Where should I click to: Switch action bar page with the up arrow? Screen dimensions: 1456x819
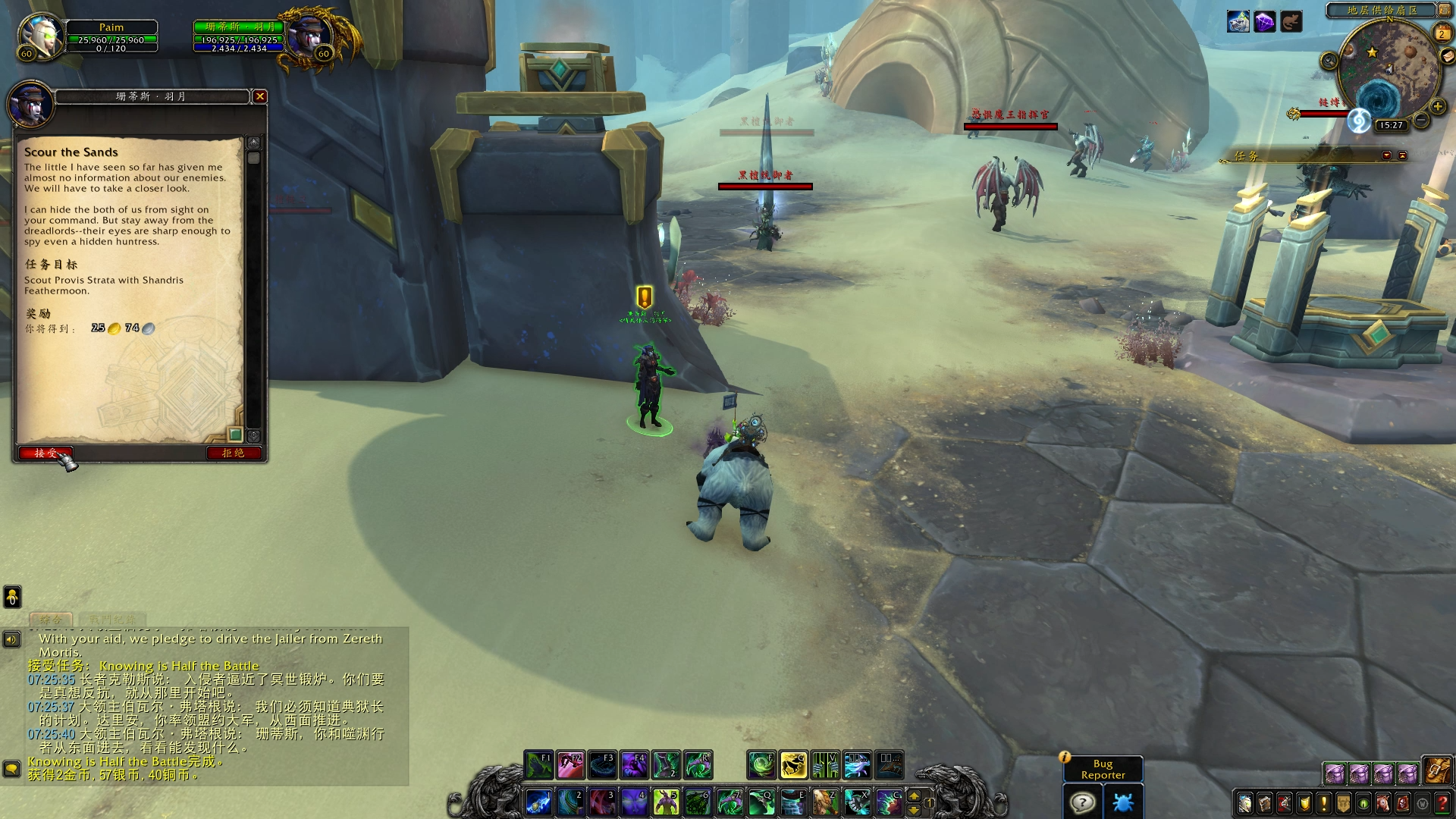click(x=914, y=796)
